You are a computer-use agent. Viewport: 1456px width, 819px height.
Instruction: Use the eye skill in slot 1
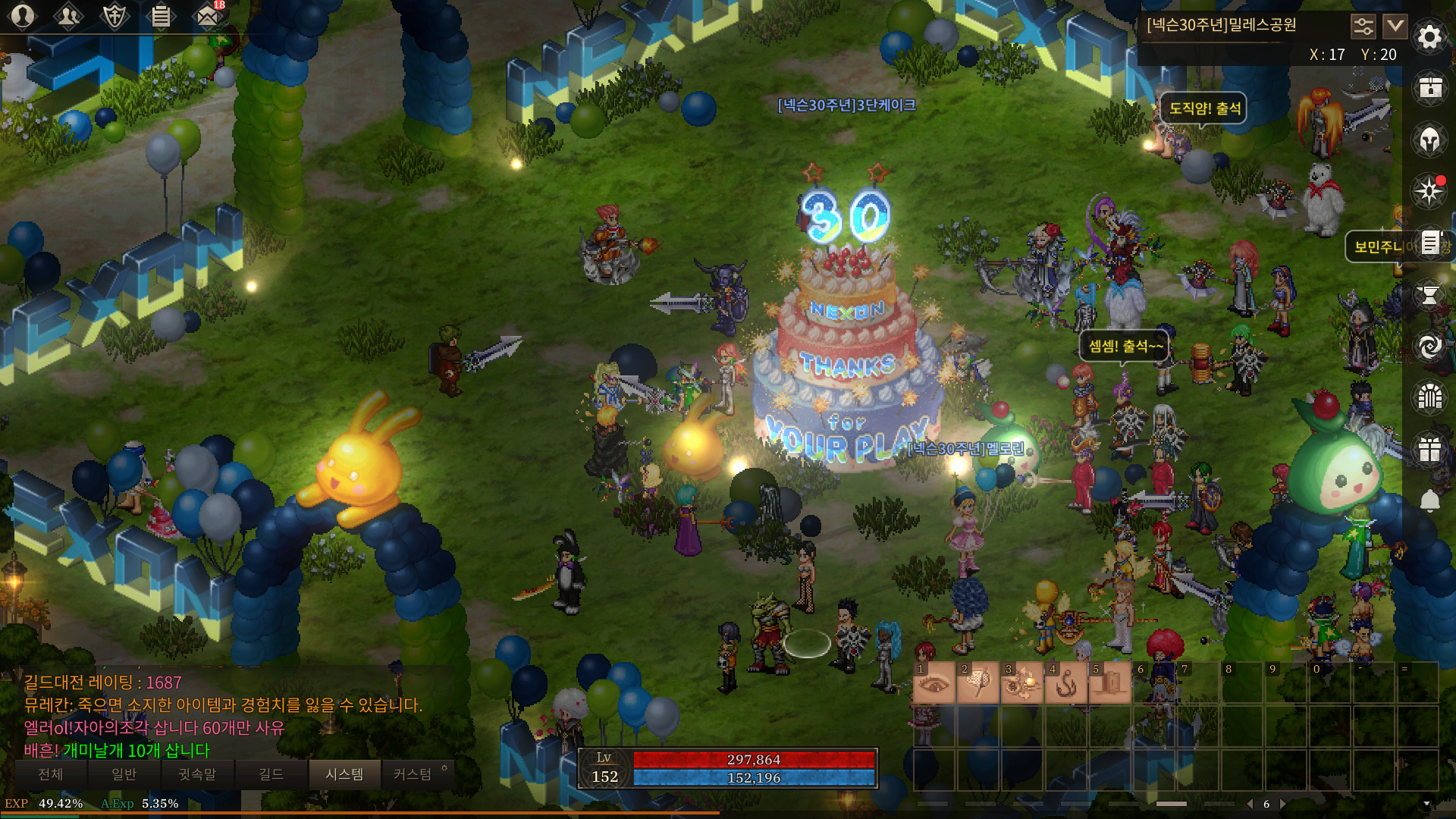tap(934, 683)
